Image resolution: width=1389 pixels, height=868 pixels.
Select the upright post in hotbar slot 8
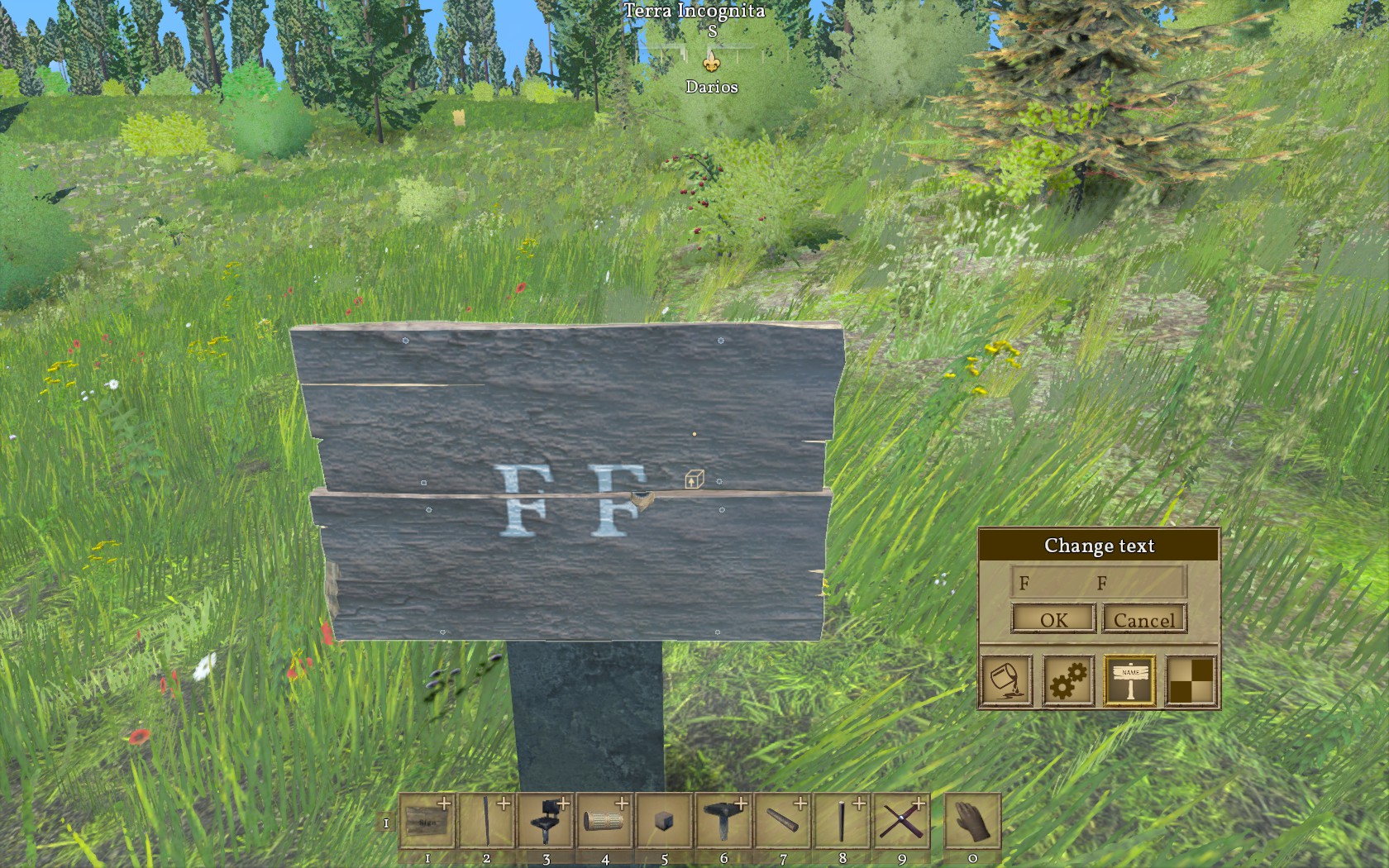842,821
